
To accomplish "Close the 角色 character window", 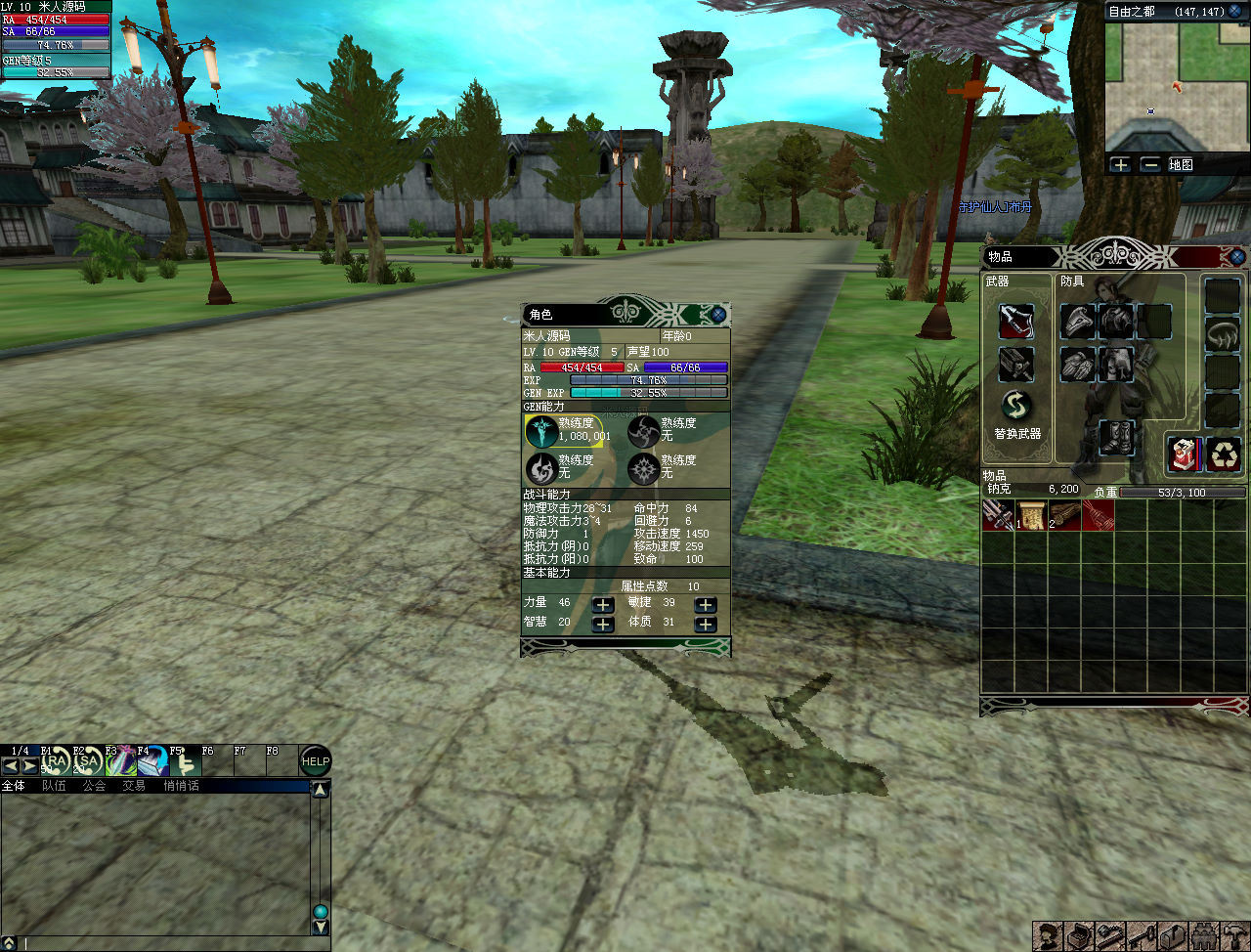I will click(x=718, y=315).
